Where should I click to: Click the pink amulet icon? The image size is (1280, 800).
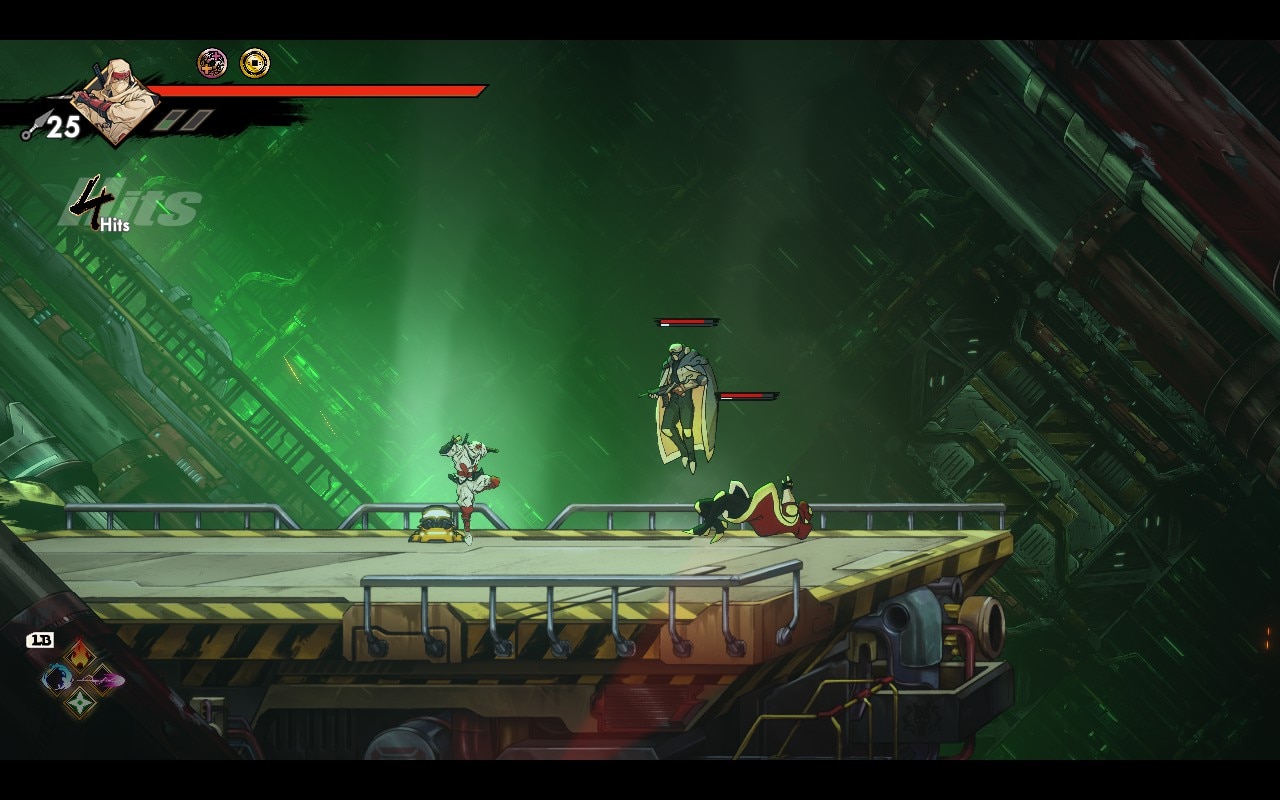[212, 64]
